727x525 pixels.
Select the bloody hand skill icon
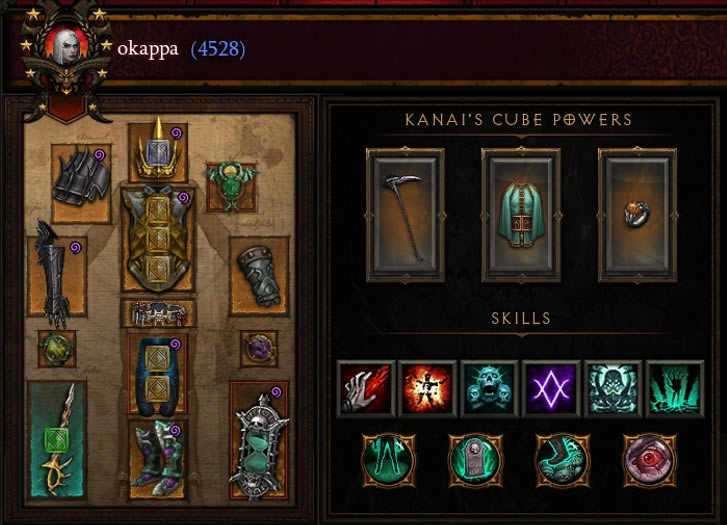[x=365, y=387]
